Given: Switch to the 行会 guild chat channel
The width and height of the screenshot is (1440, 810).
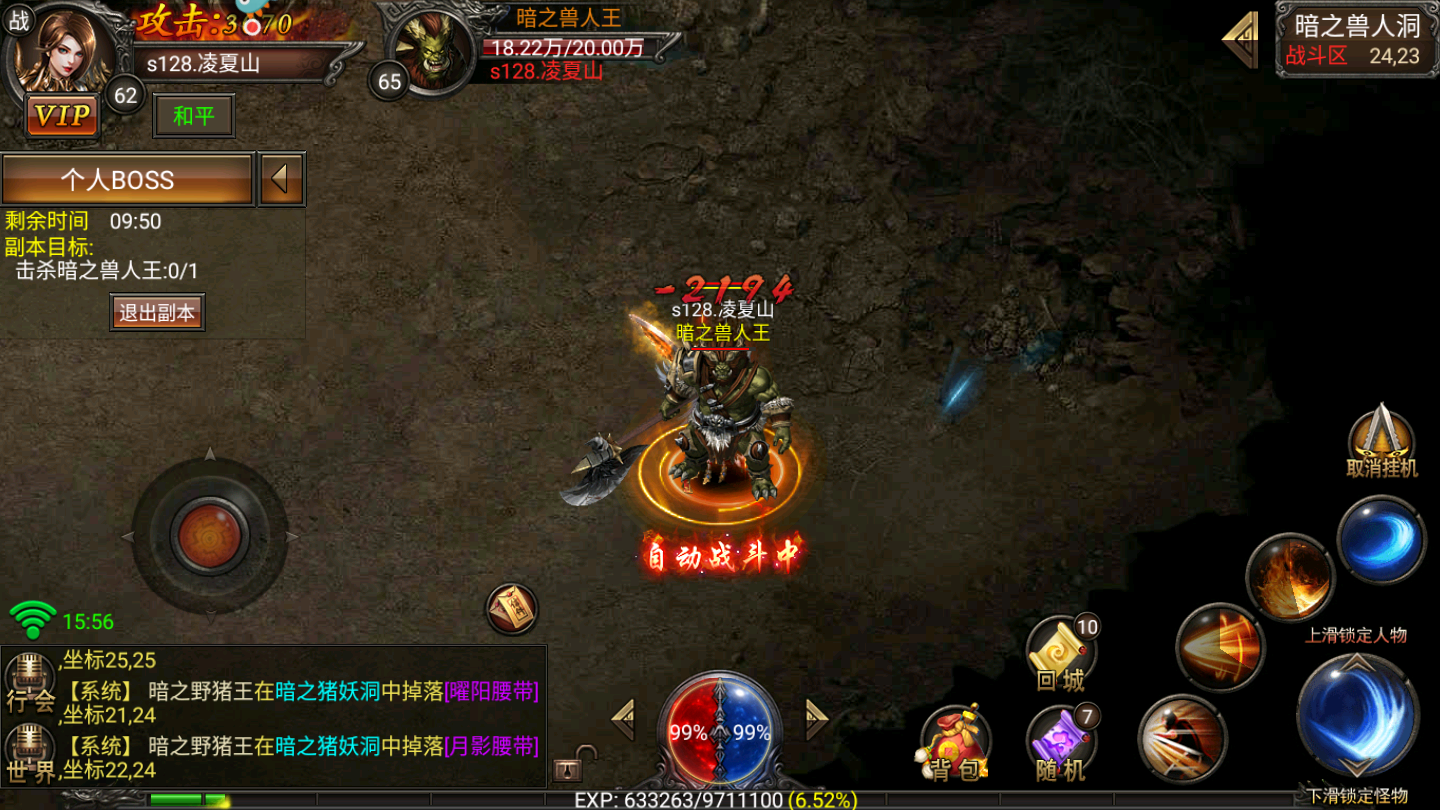Looking at the screenshot, I should tap(30, 681).
